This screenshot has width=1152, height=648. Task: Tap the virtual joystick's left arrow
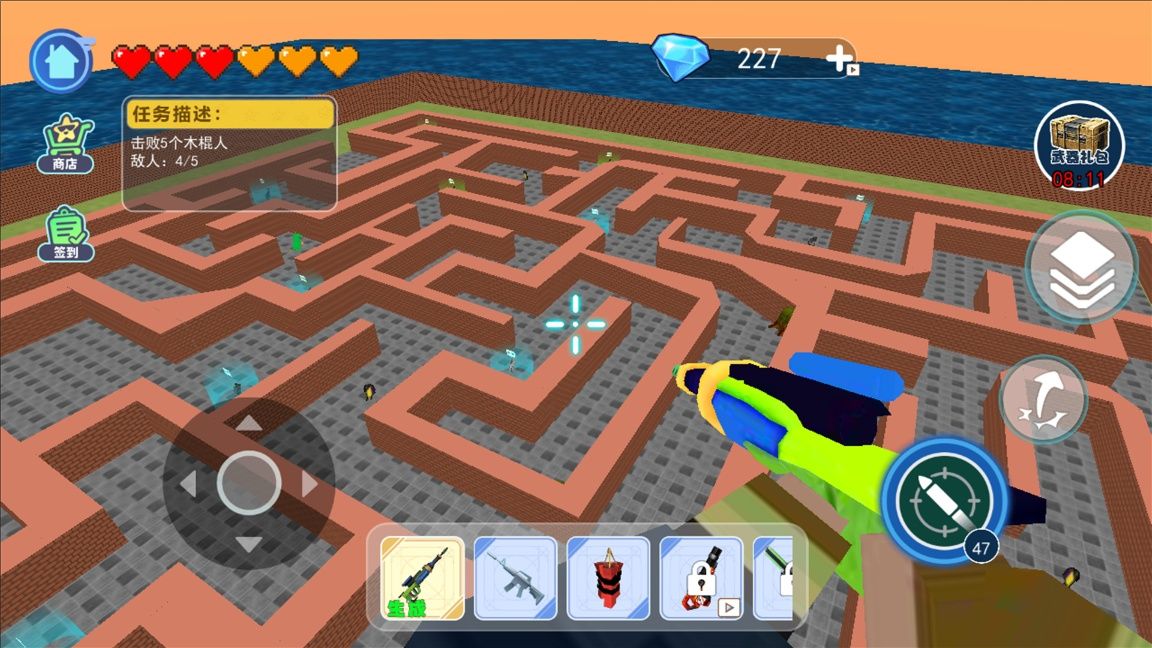point(188,484)
